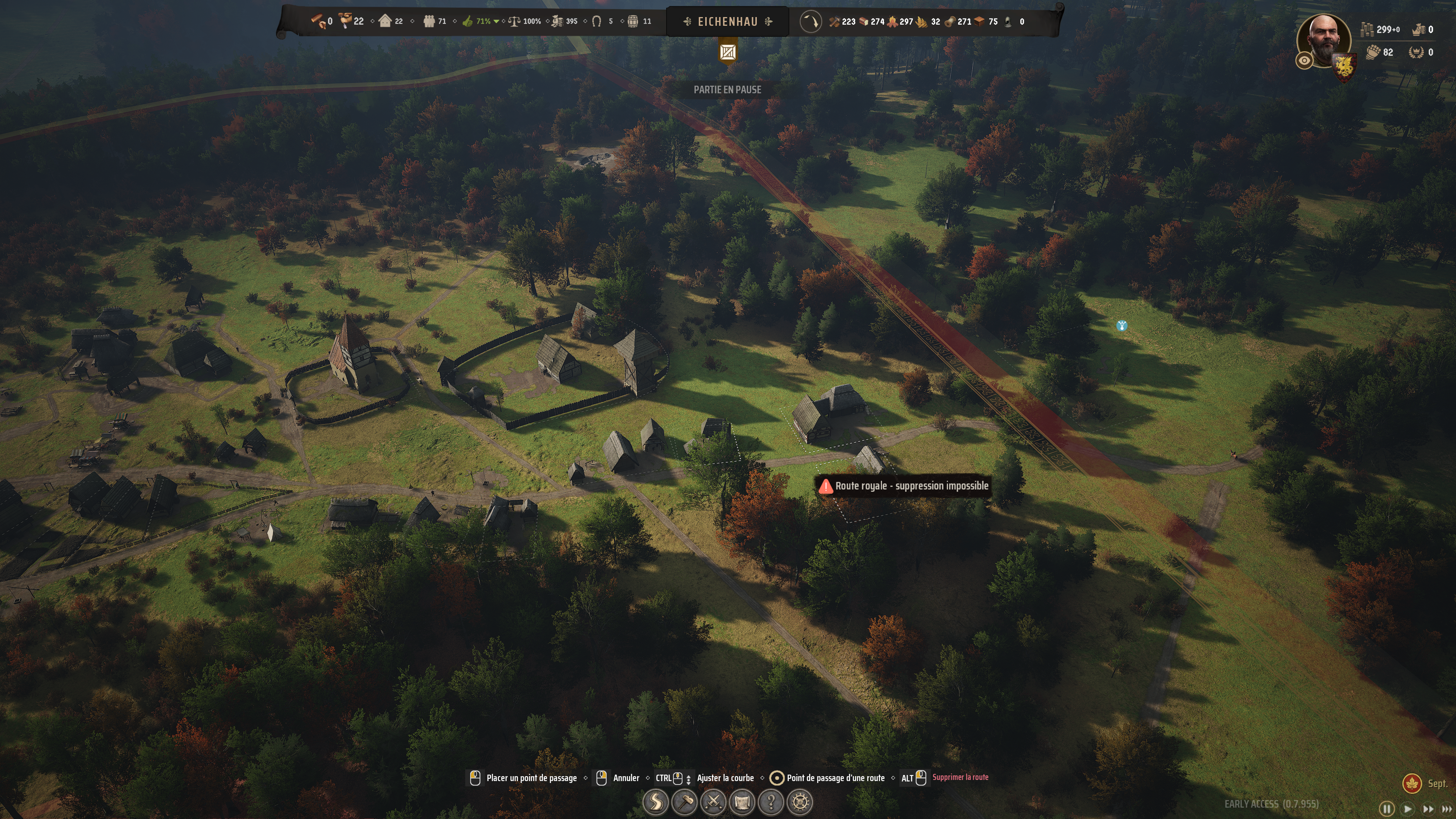Open the crossed swords army panel
This screenshot has width=1456, height=819.
click(x=713, y=802)
